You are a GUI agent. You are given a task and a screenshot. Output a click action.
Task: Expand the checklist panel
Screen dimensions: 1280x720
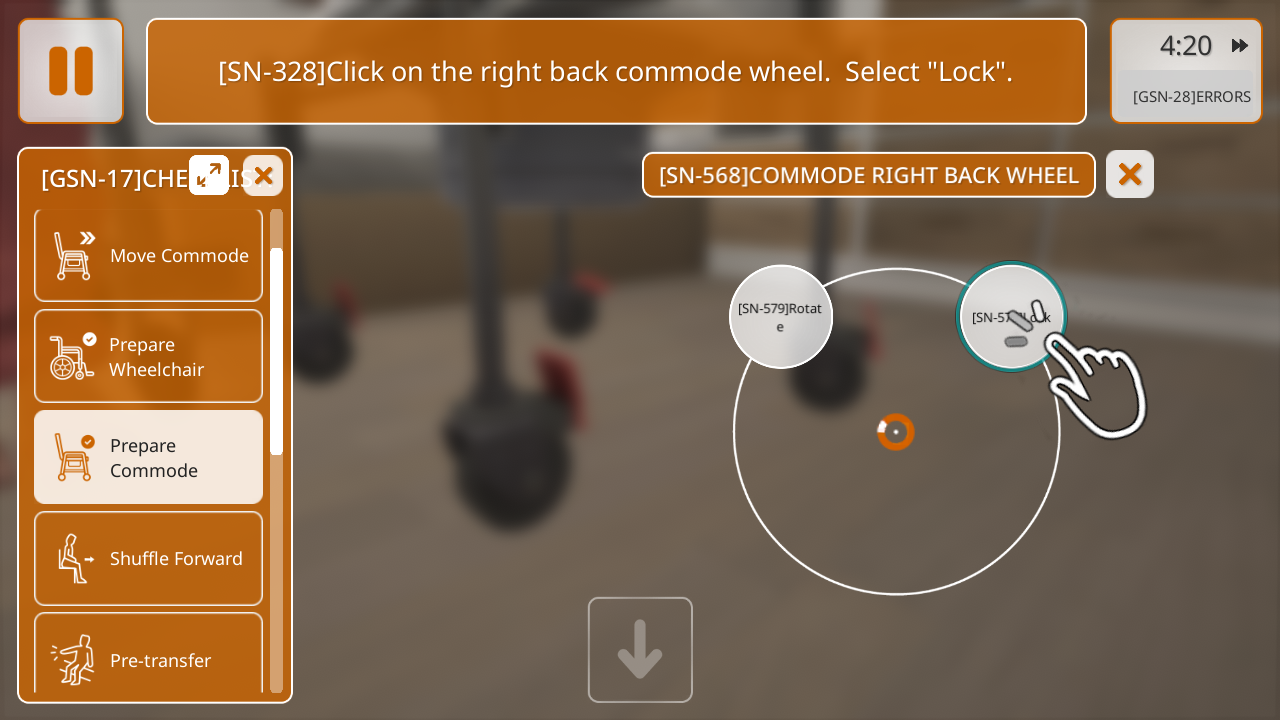pyautogui.click(x=209, y=175)
